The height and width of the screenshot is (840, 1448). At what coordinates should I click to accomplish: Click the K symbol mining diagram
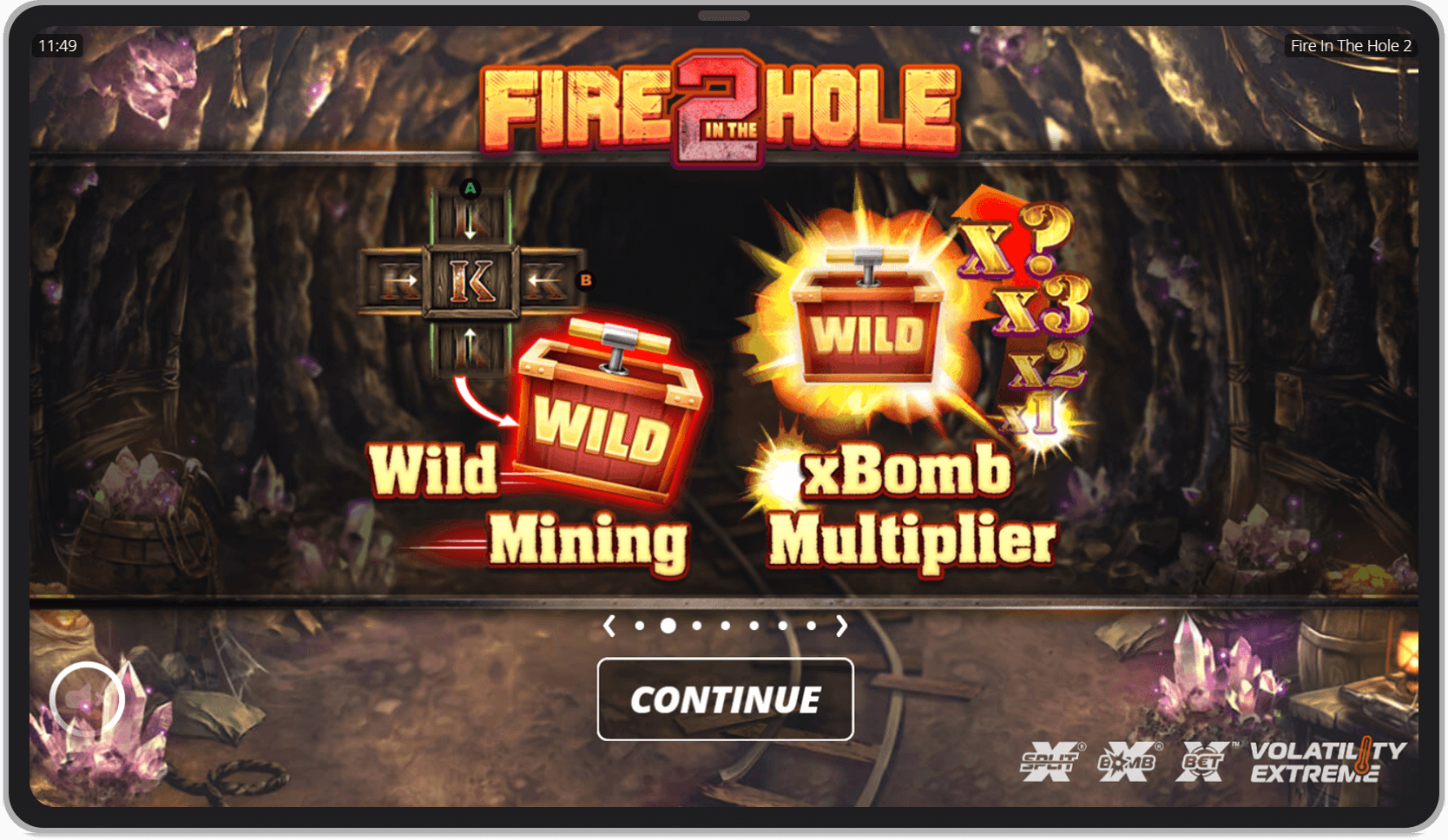coord(471,282)
